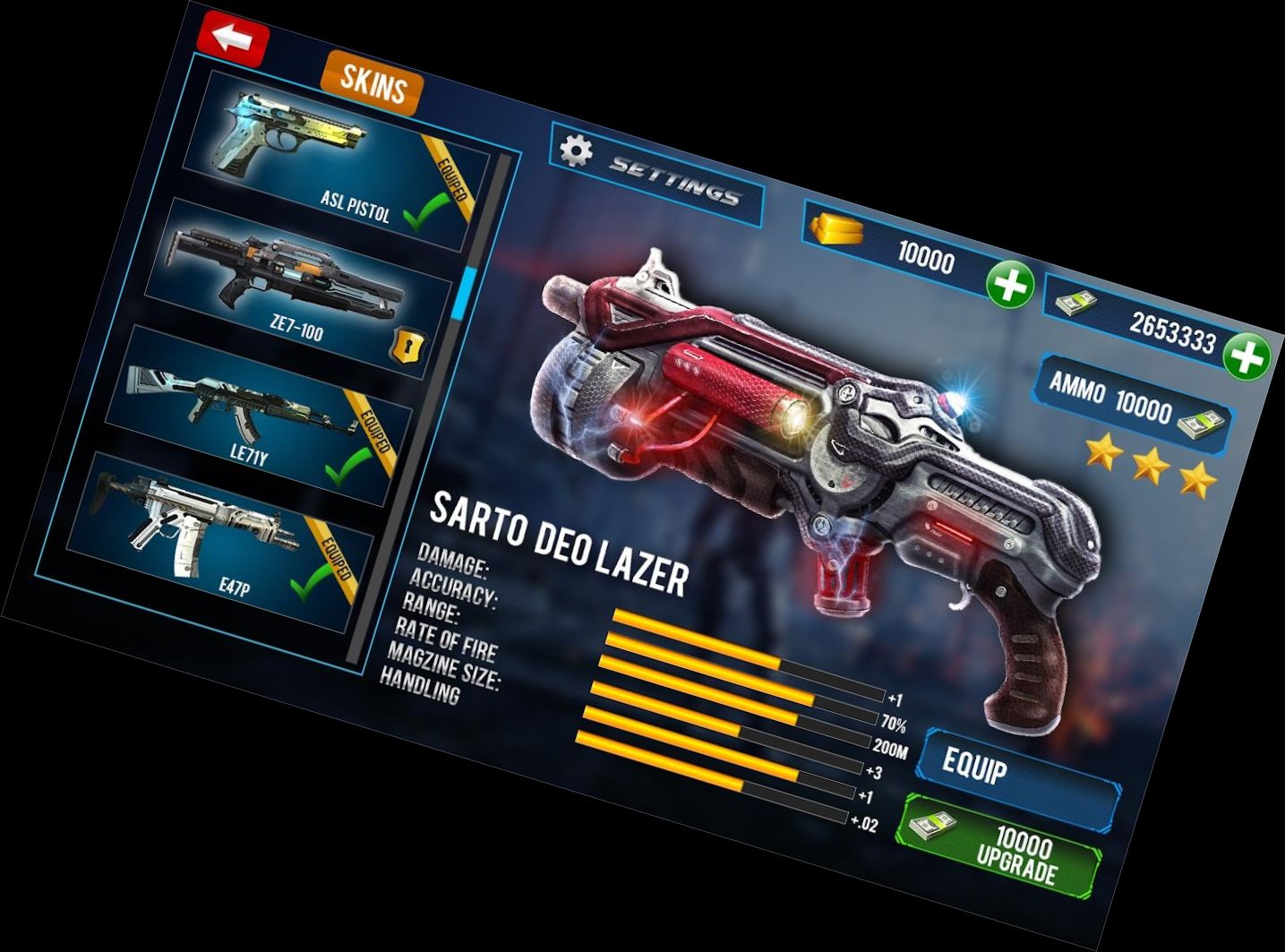Open the Skins tab
The image size is (1285, 952).
(372, 85)
